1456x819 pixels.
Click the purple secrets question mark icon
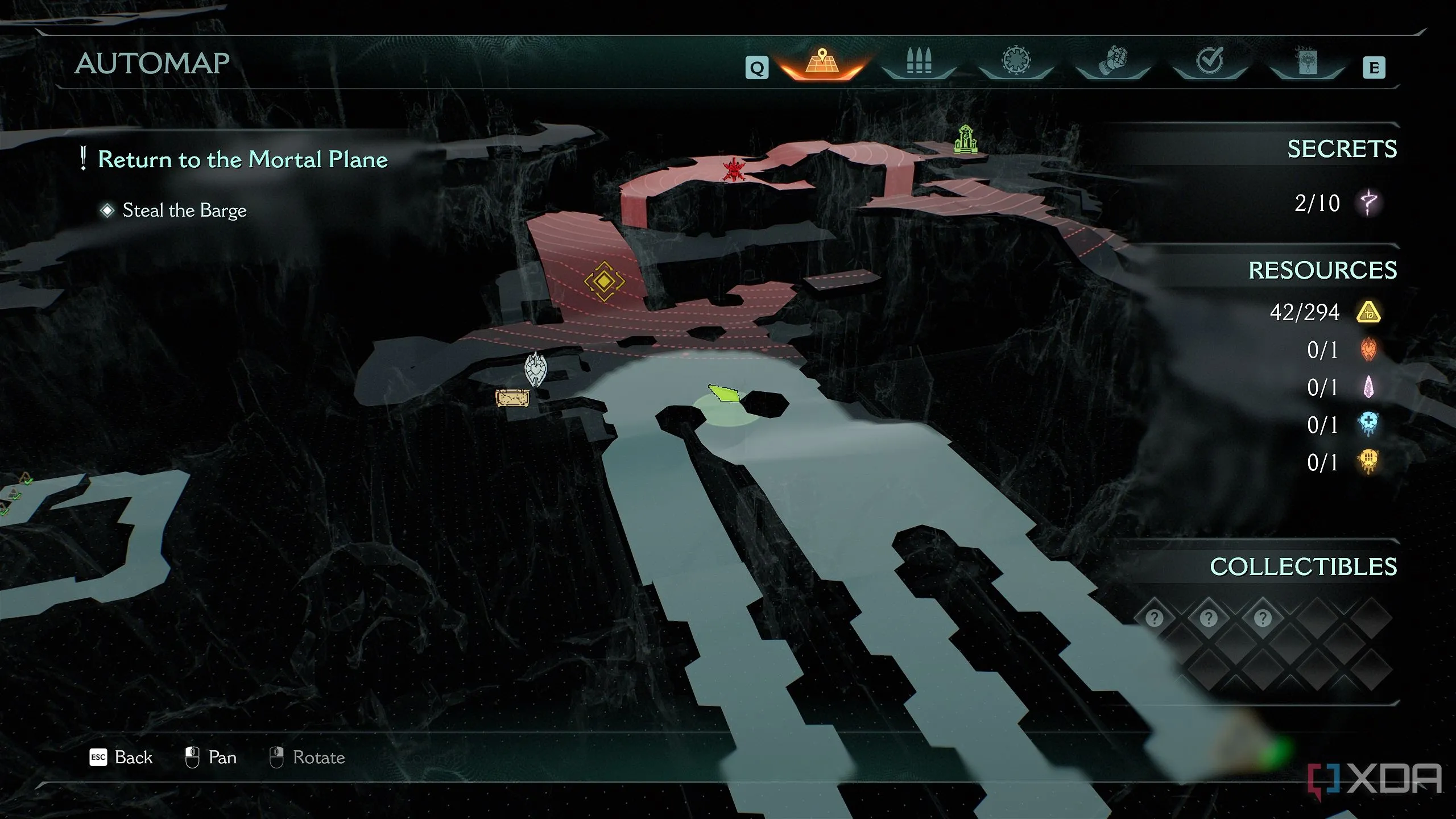tap(1368, 203)
